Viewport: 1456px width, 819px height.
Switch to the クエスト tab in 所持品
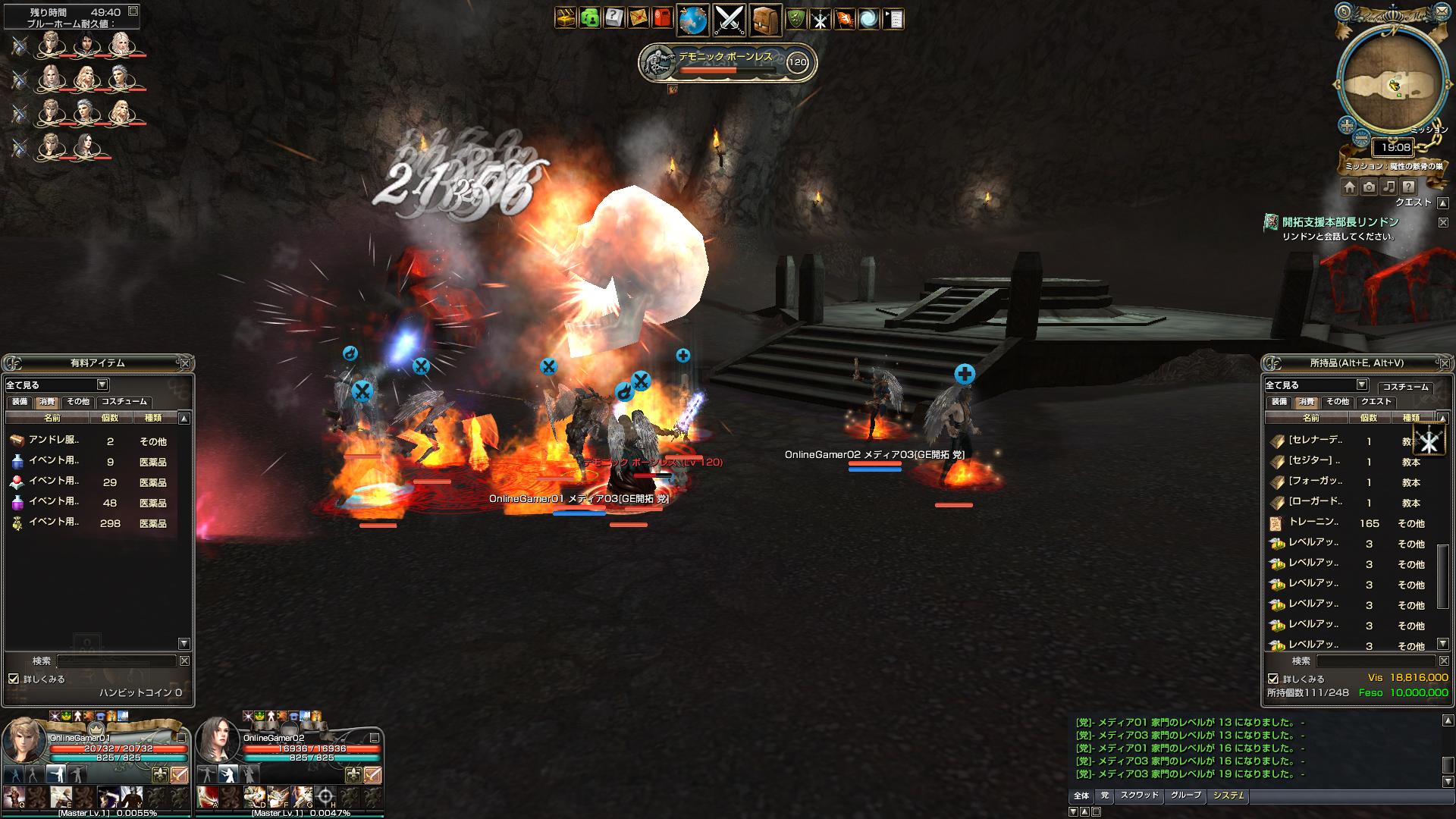(x=1376, y=402)
